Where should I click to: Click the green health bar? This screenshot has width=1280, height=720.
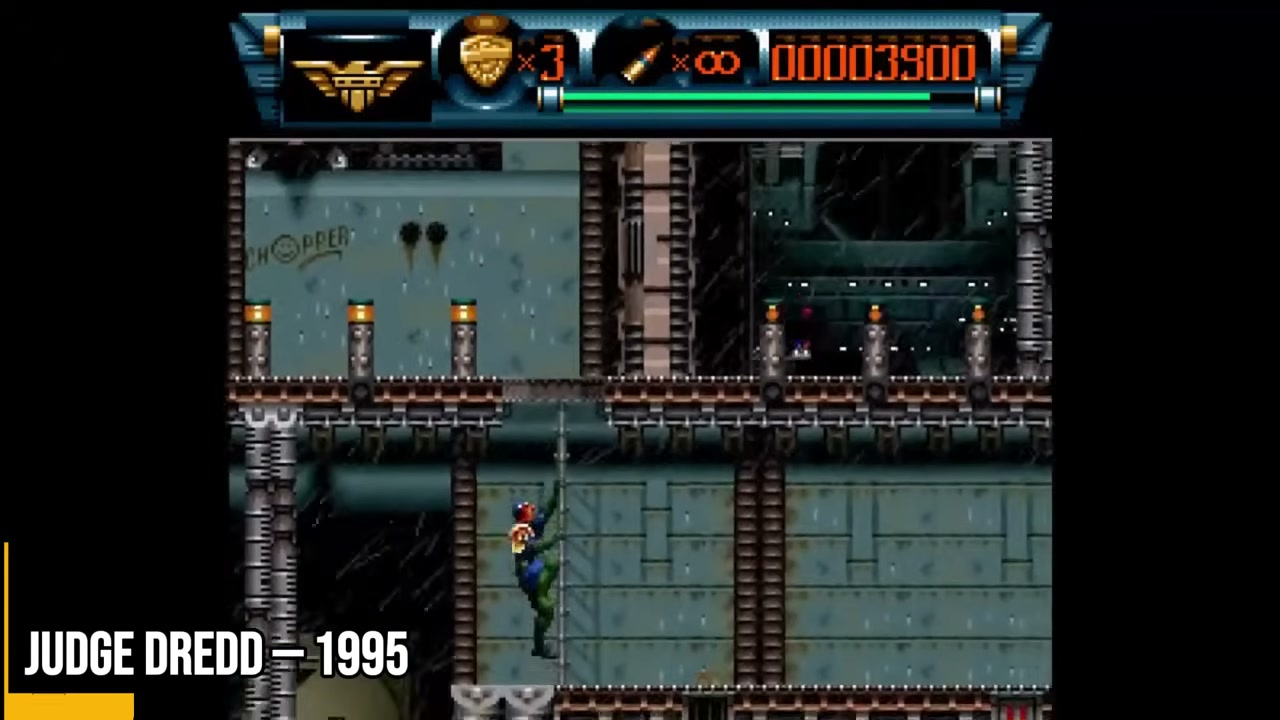pyautogui.click(x=745, y=97)
